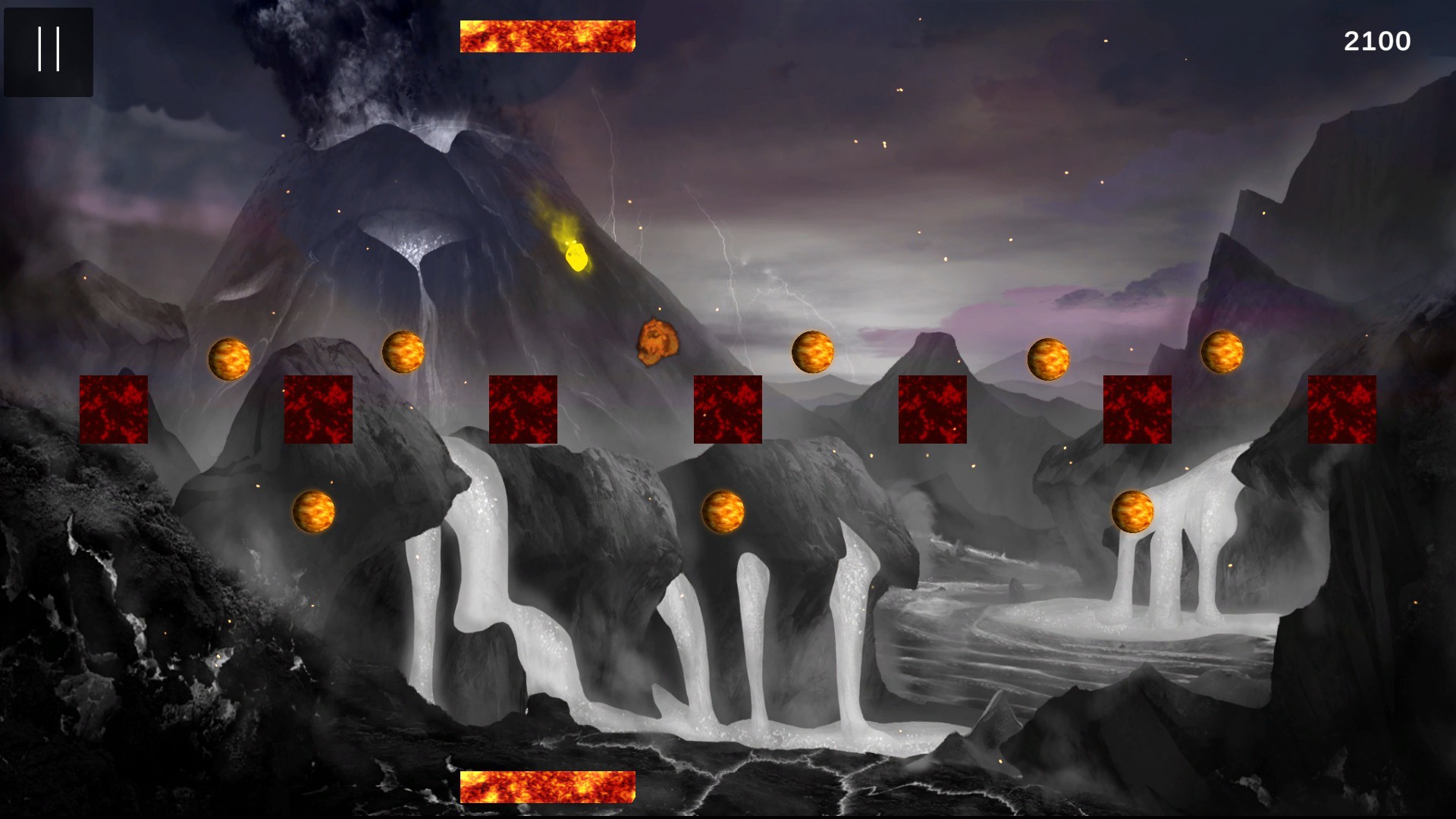
Task: Click the pause button in the top-left corner
Action: tap(49, 52)
